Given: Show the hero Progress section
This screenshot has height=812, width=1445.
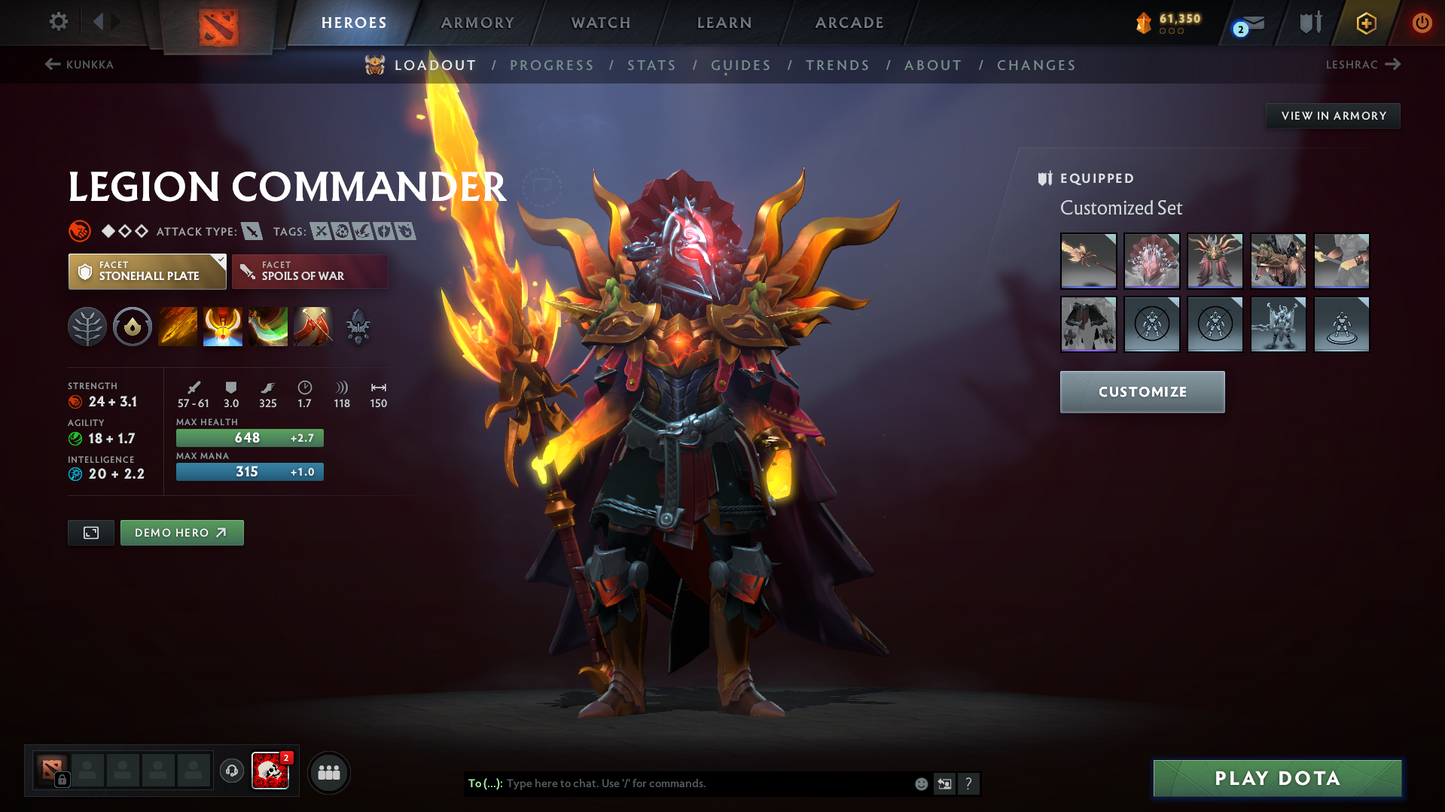Looking at the screenshot, I should (x=551, y=65).
